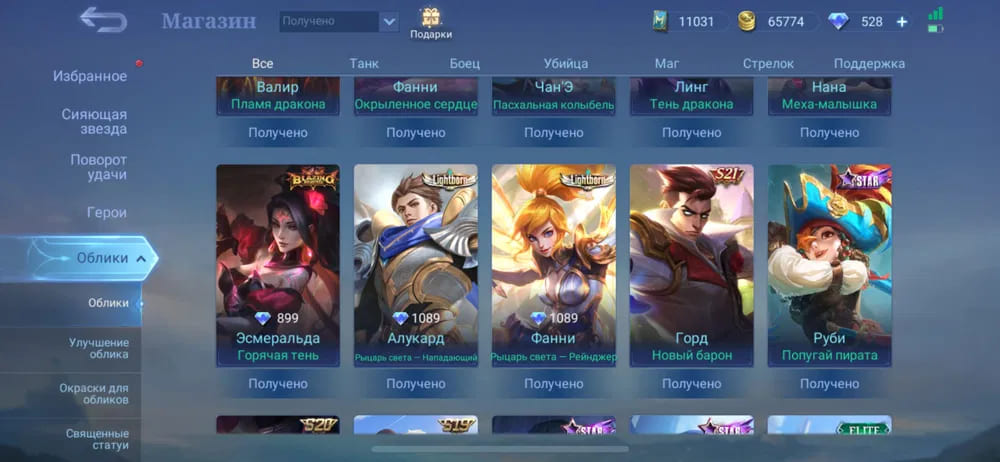
Task: Open the Избранное menu entry
Action: click(90, 77)
